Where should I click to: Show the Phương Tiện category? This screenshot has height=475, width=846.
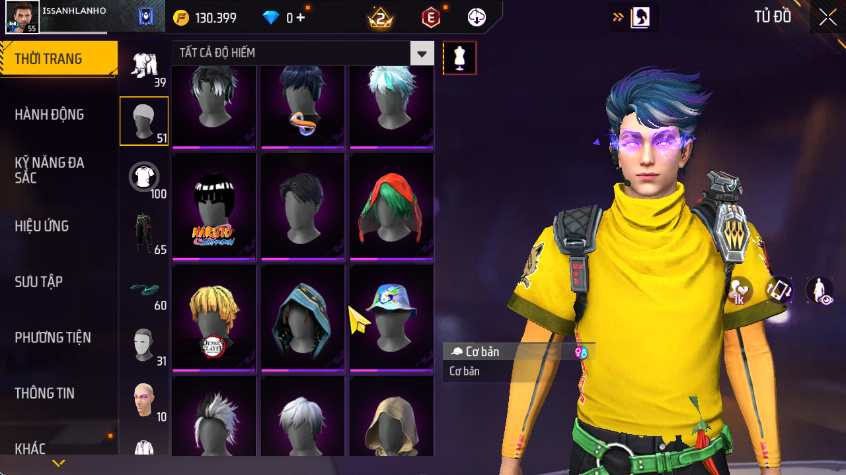(x=52, y=338)
